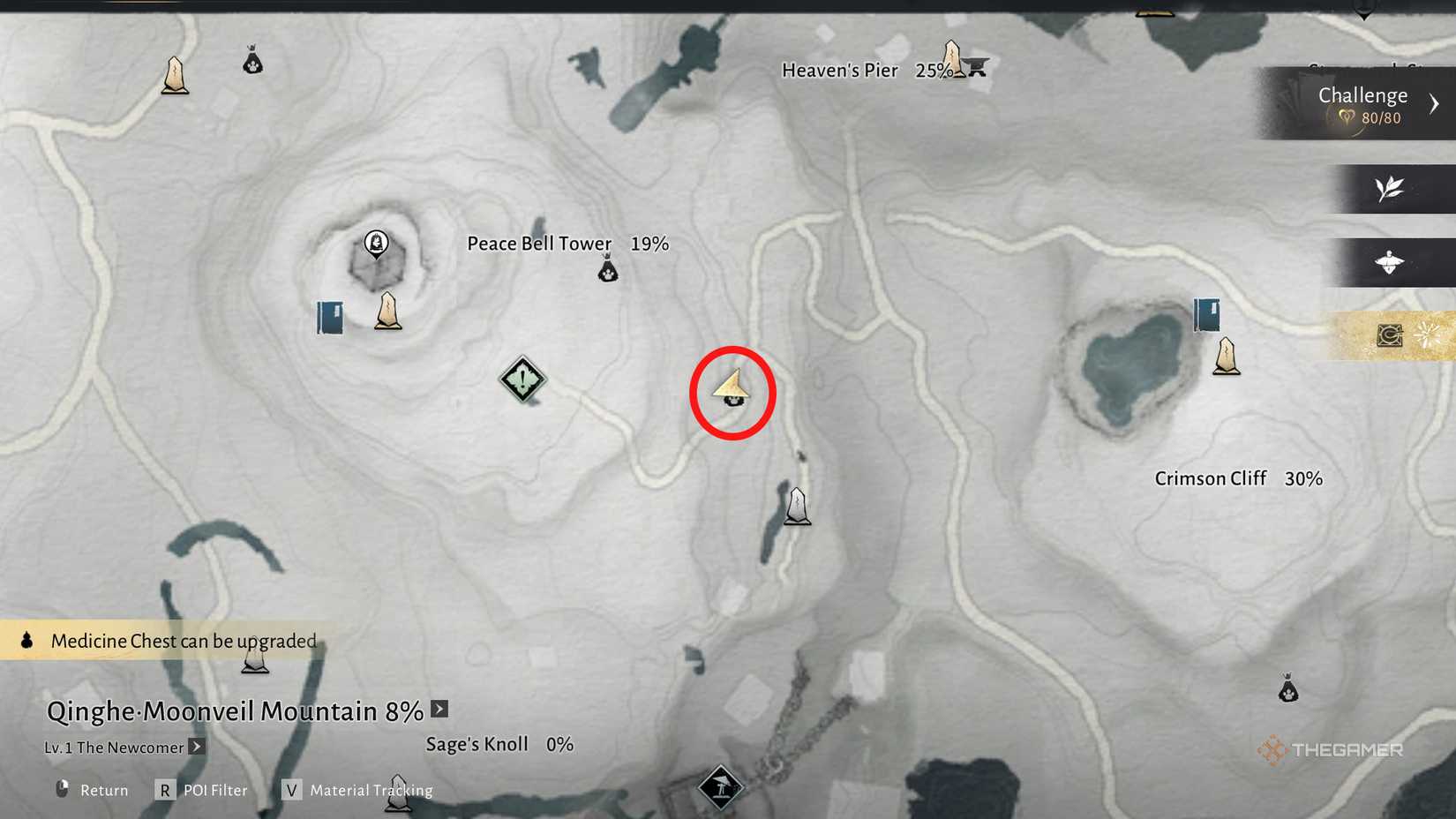This screenshot has width=1456, height=819.
Task: Select the shrine stone icon below the circled marker
Action: coord(797,506)
